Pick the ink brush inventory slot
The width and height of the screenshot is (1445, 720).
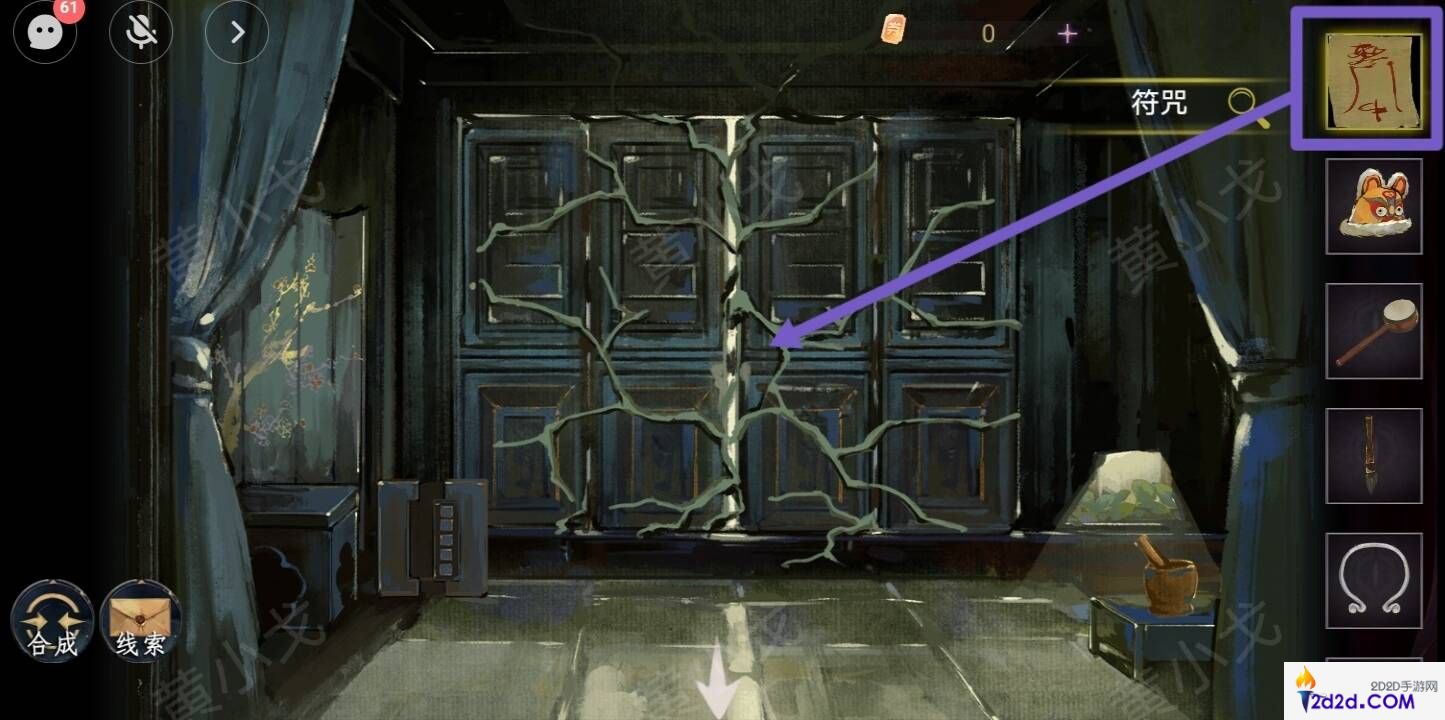[1373, 456]
